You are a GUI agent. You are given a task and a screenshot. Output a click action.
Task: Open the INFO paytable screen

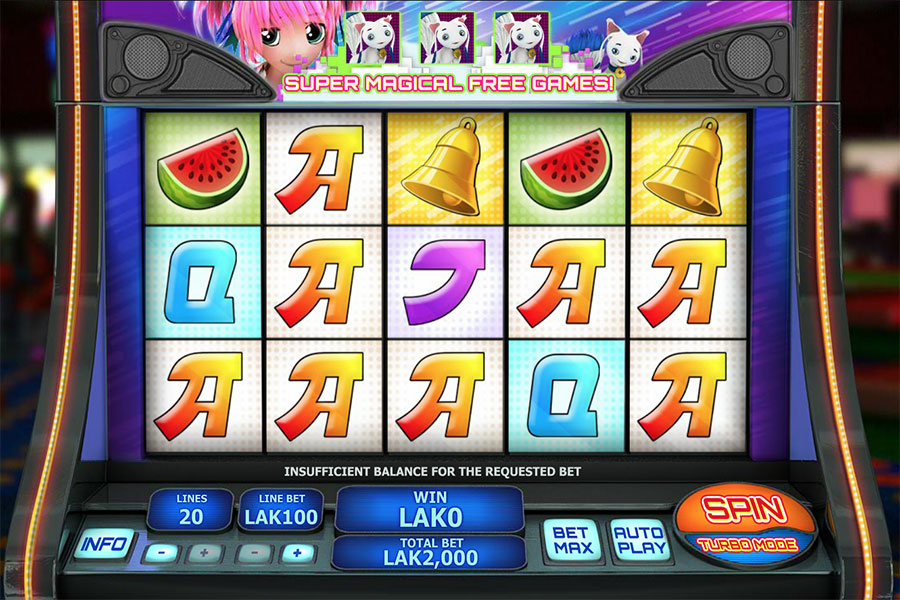(103, 544)
